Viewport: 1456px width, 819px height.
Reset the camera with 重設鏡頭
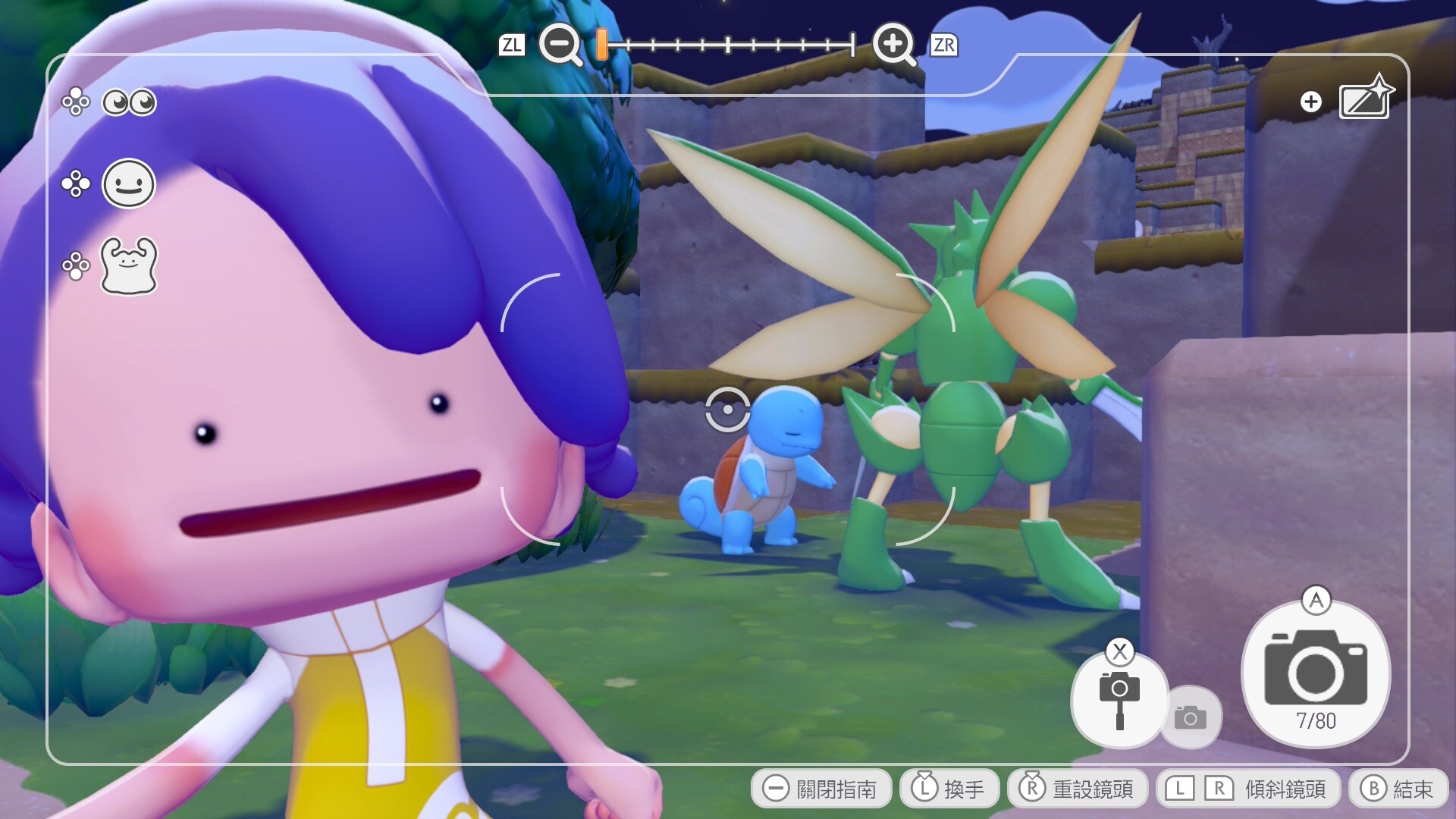[1077, 789]
